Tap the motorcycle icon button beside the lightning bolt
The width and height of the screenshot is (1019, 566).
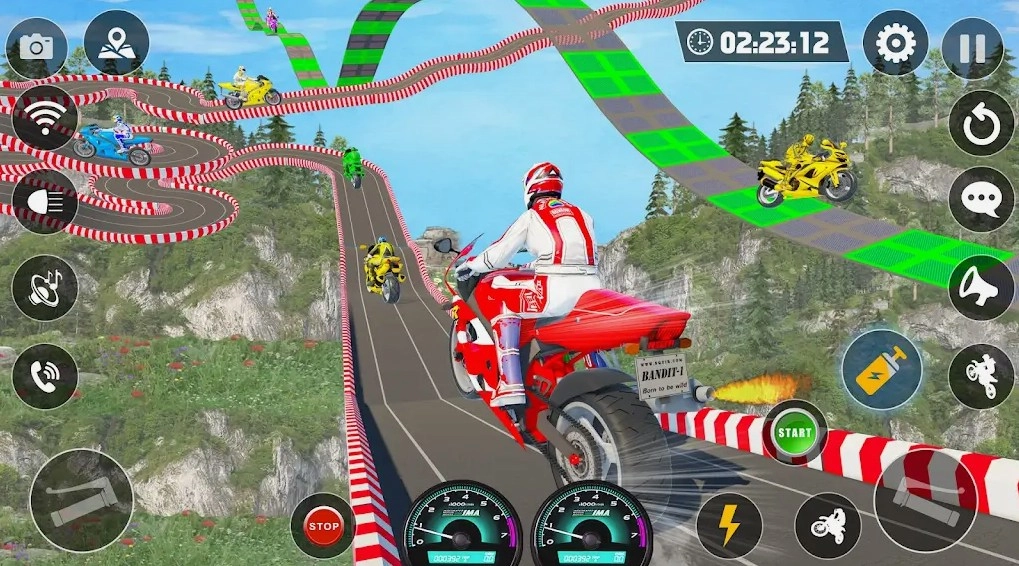click(828, 525)
